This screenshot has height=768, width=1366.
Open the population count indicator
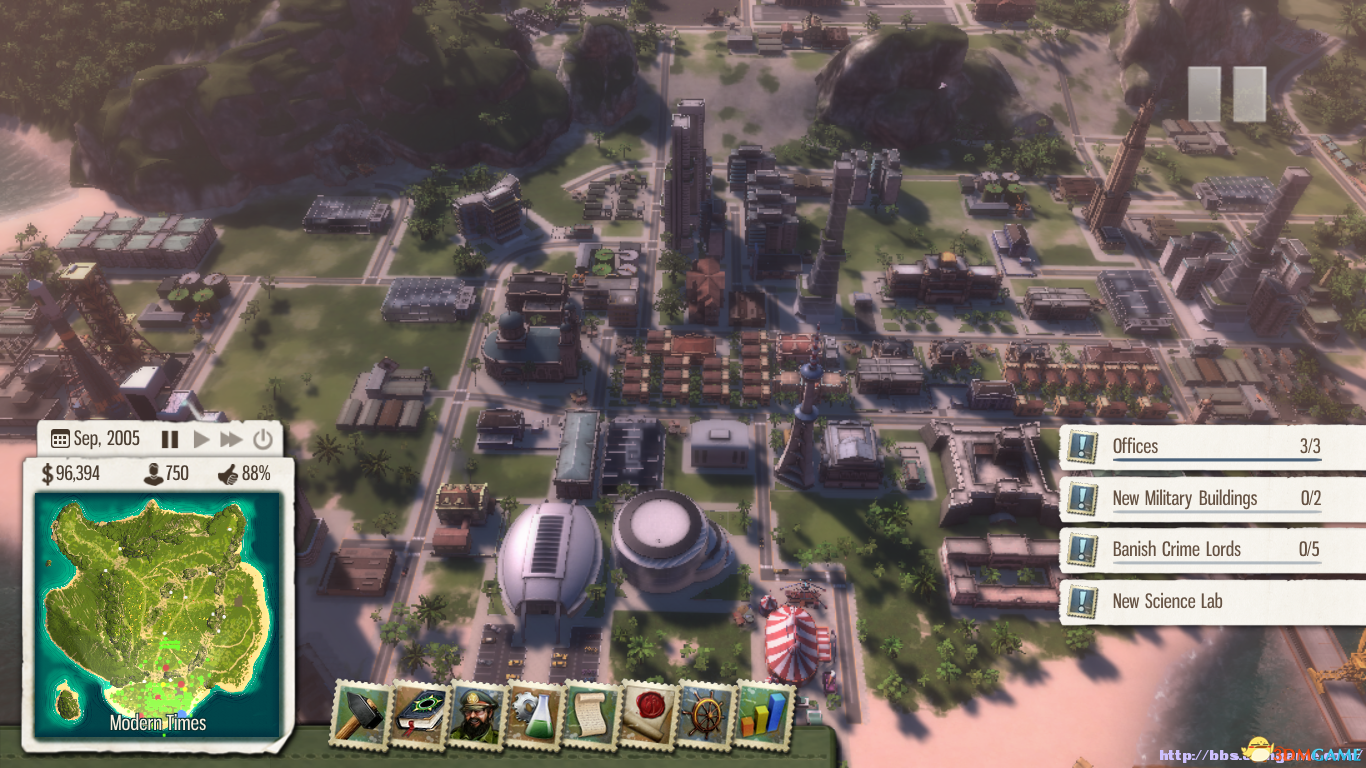coord(165,474)
